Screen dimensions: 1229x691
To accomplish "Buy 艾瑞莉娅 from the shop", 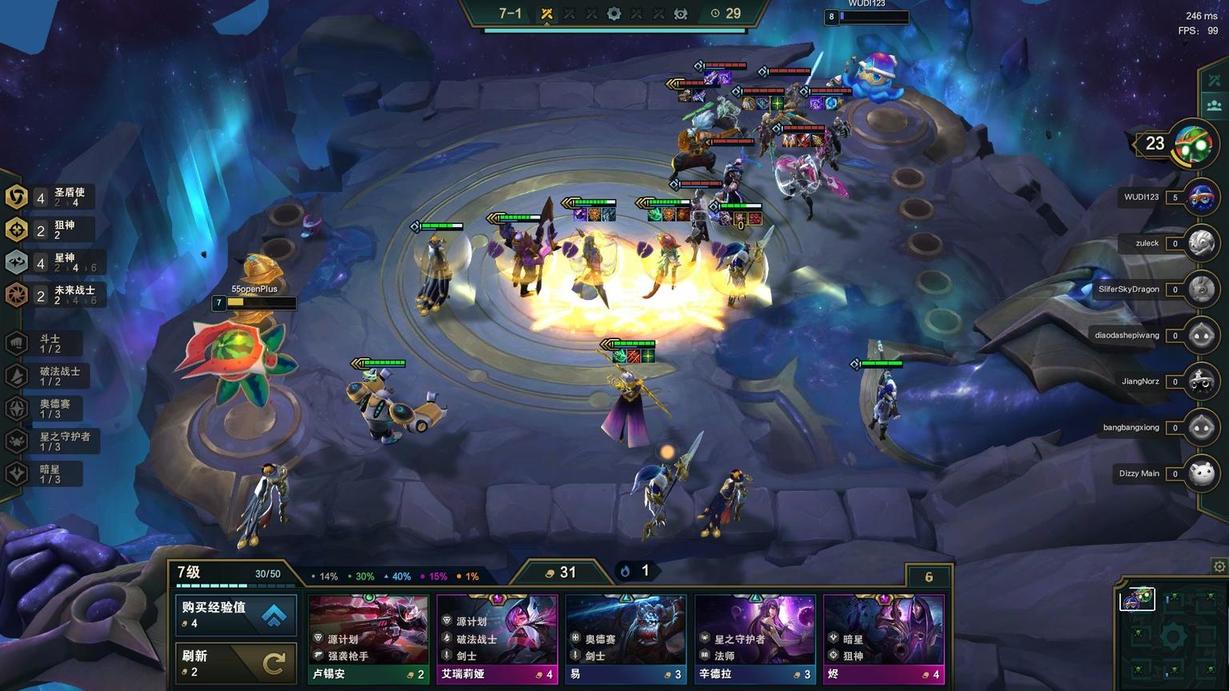I will tap(497, 638).
